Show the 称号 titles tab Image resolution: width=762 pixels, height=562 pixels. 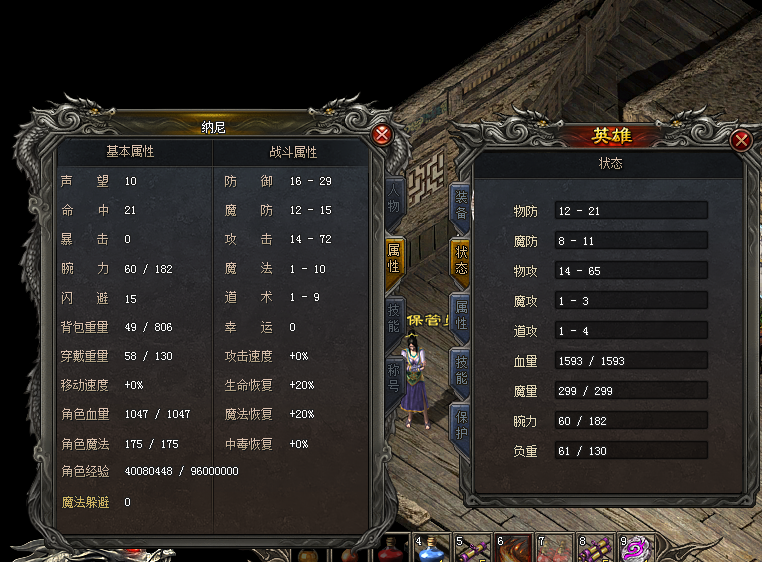[x=394, y=376]
